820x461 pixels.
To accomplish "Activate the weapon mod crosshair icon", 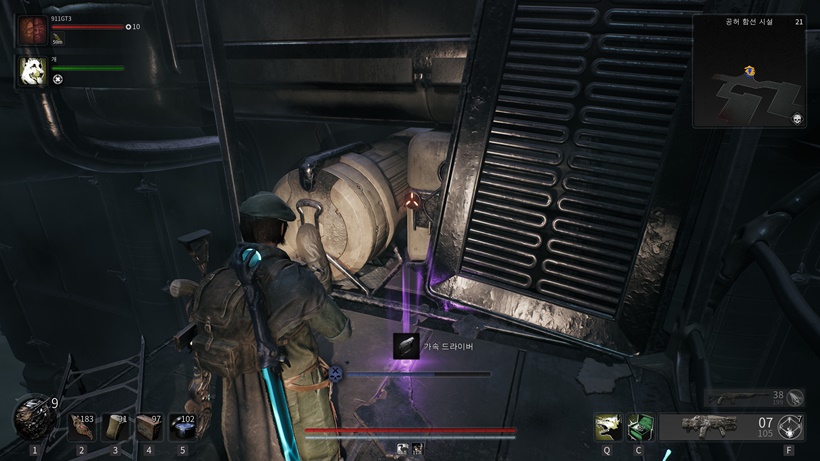I will [x=792, y=427].
